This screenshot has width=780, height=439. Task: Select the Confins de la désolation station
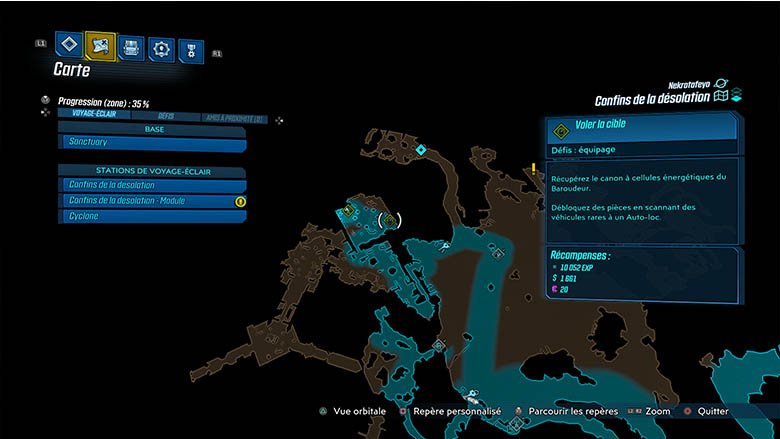pos(152,185)
